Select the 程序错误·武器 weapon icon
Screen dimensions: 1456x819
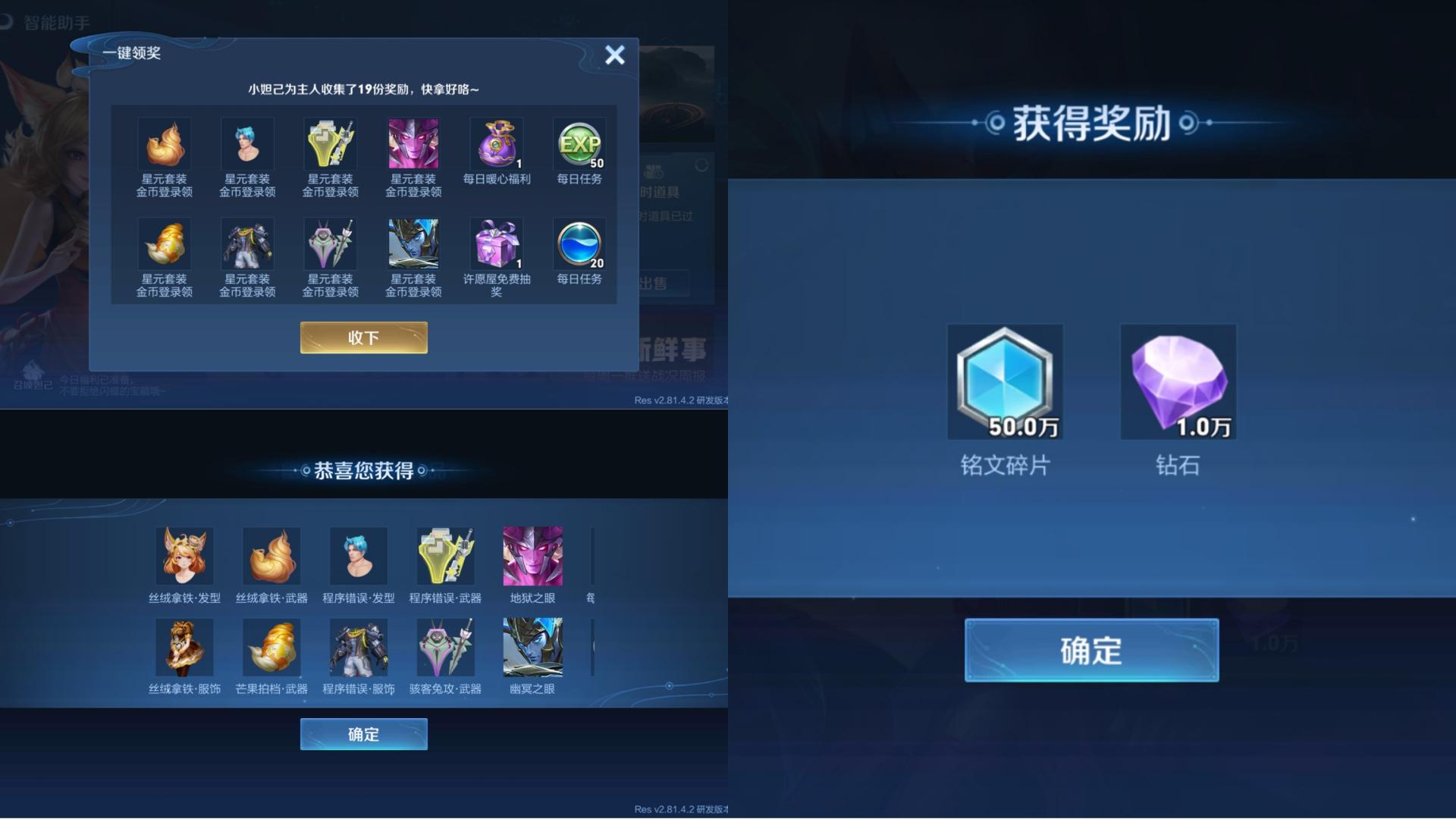(x=445, y=555)
